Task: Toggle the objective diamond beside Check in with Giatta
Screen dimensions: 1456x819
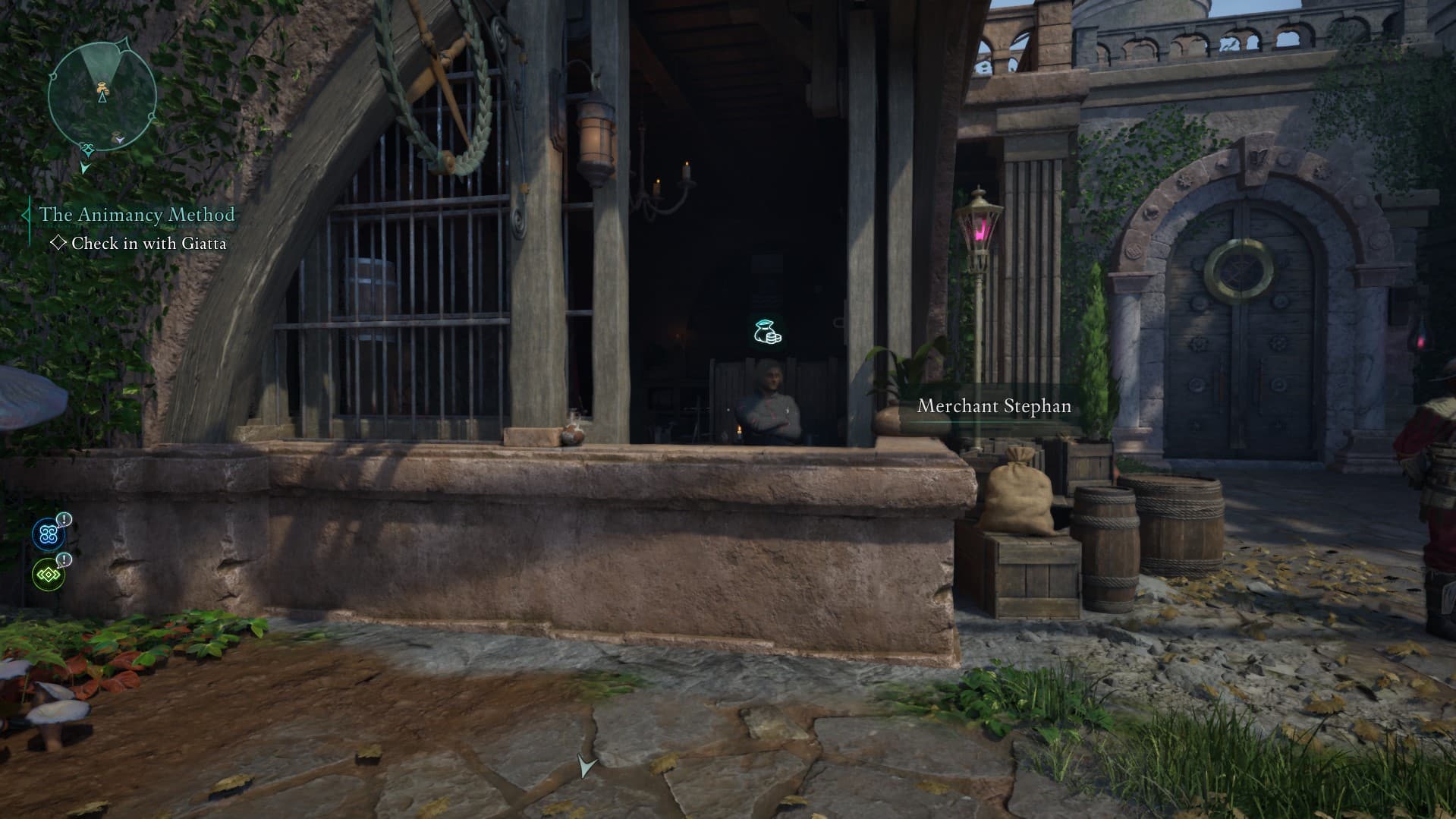Action: pyautogui.click(x=58, y=244)
